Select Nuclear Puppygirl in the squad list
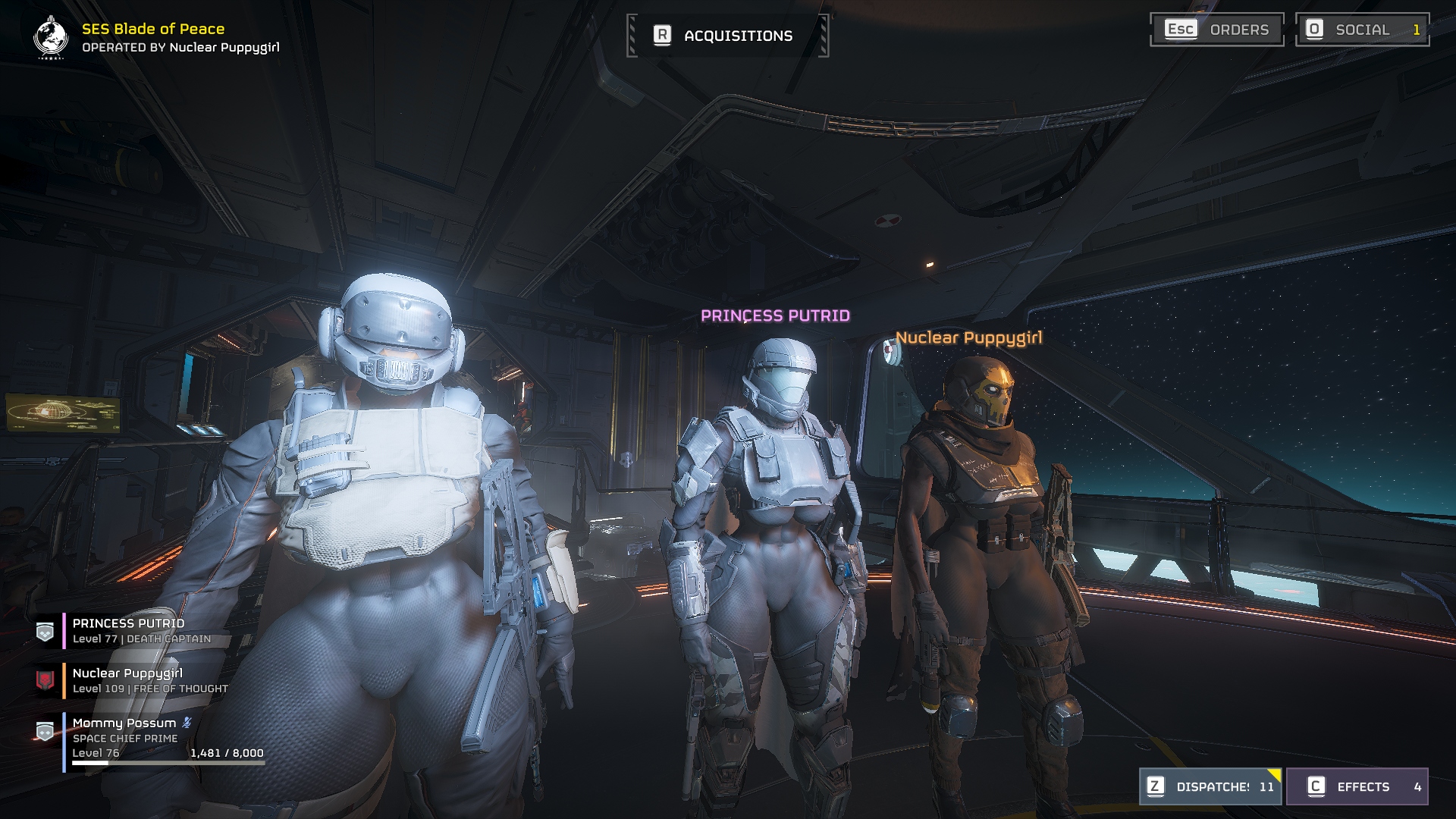The image size is (1456, 819). click(129, 680)
